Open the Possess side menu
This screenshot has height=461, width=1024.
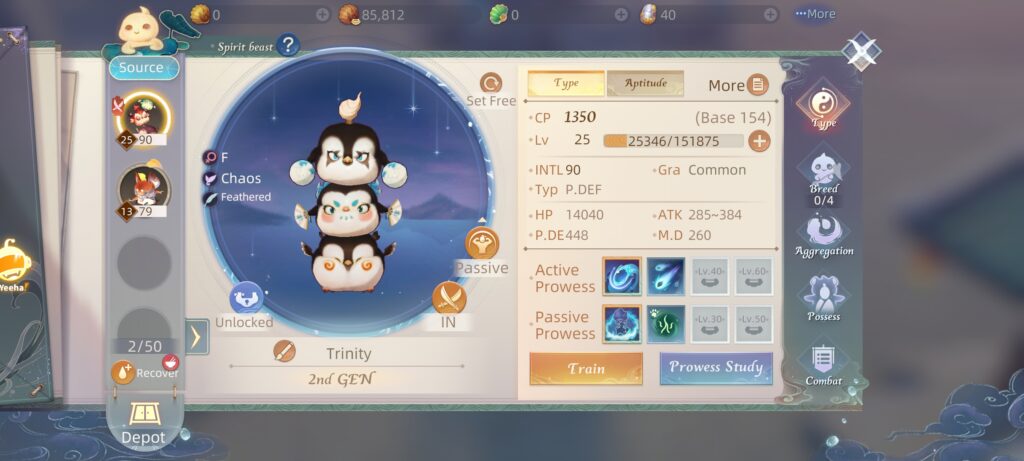824,298
